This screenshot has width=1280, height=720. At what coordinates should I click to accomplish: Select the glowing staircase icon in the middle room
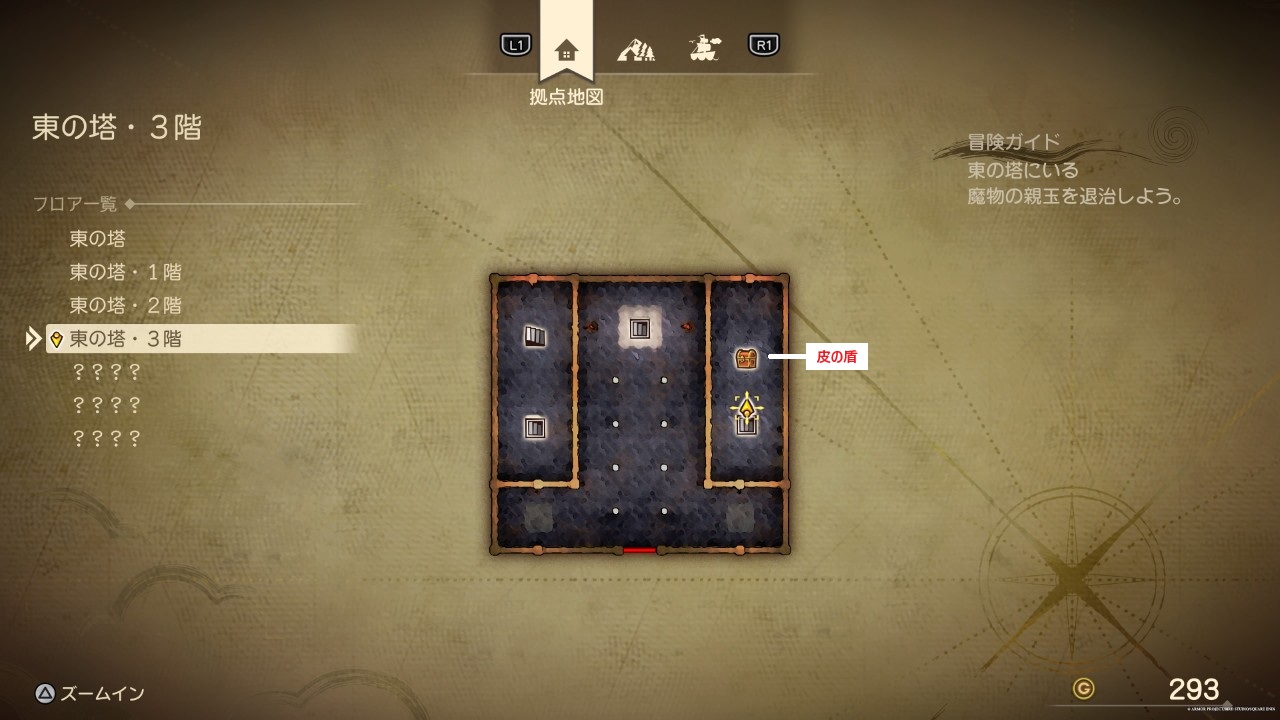click(x=640, y=328)
